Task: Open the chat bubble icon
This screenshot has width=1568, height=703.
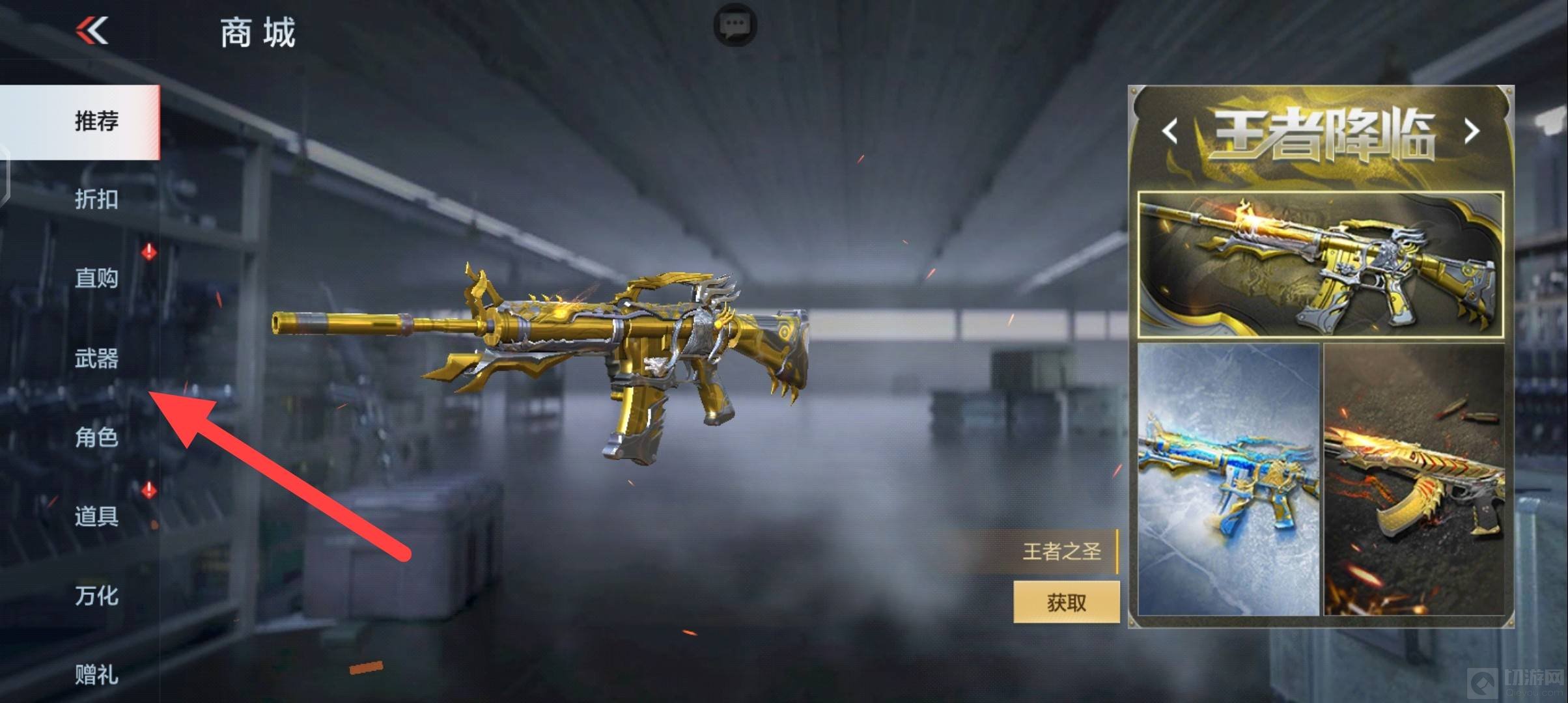Action: pos(735,25)
